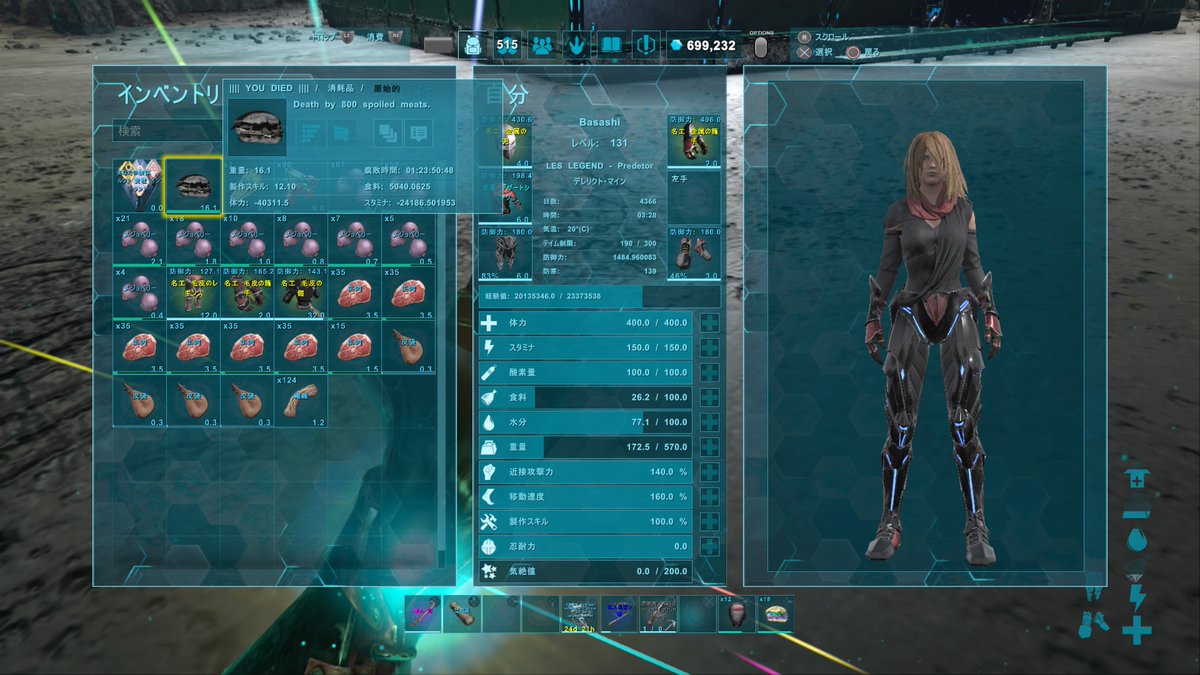Select the highlighted spoiled meat slot
Screen dimensions: 1200x675
pyautogui.click(x=193, y=187)
